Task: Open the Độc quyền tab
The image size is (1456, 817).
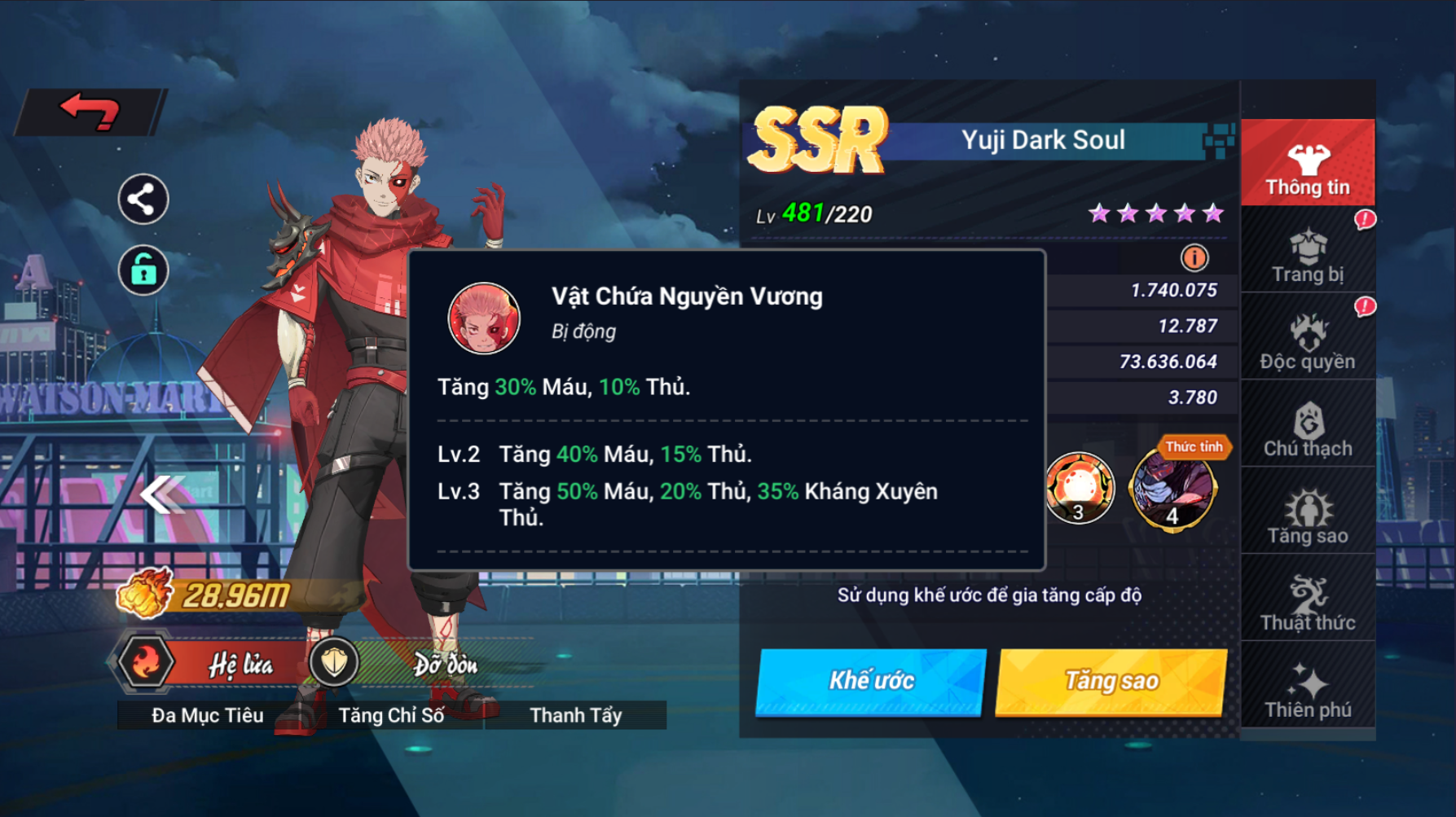Action: pos(1308,342)
